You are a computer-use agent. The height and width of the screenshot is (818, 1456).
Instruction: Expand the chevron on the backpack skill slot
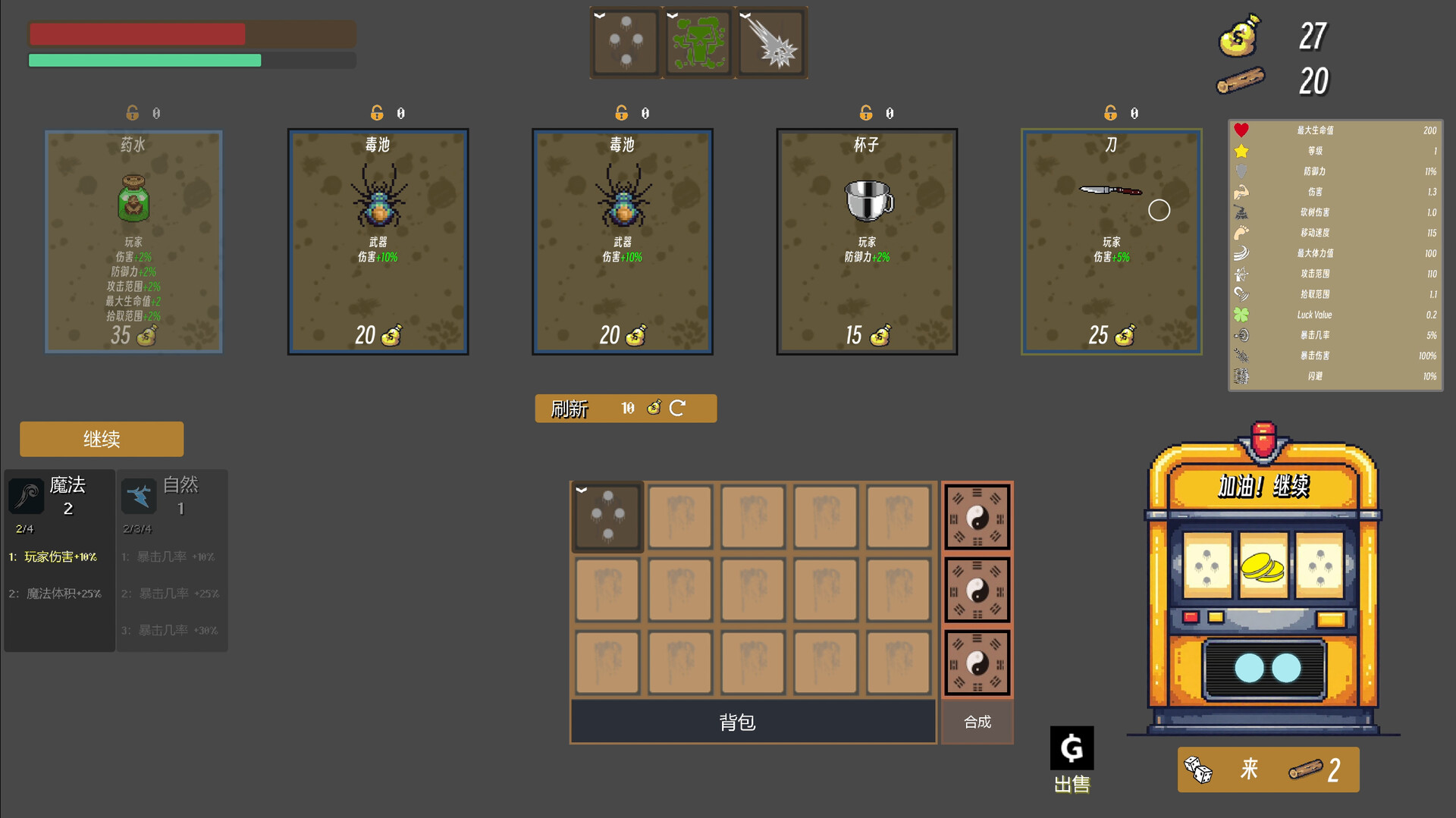582,489
